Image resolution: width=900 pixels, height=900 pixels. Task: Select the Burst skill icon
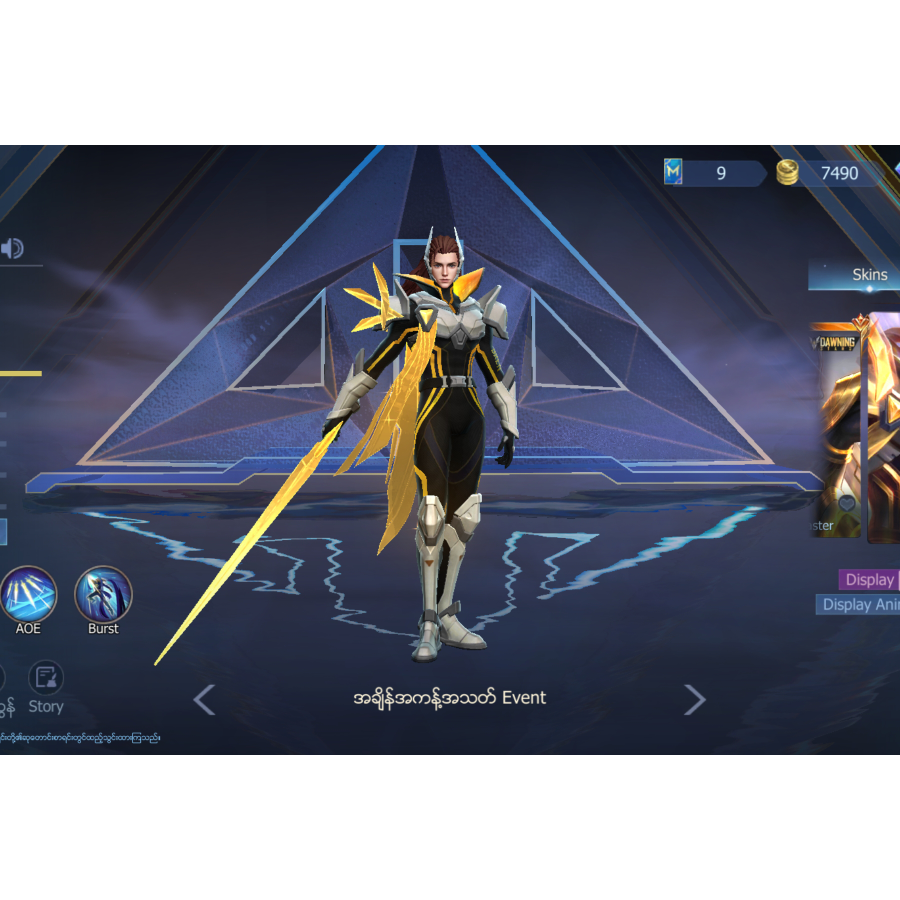103,595
